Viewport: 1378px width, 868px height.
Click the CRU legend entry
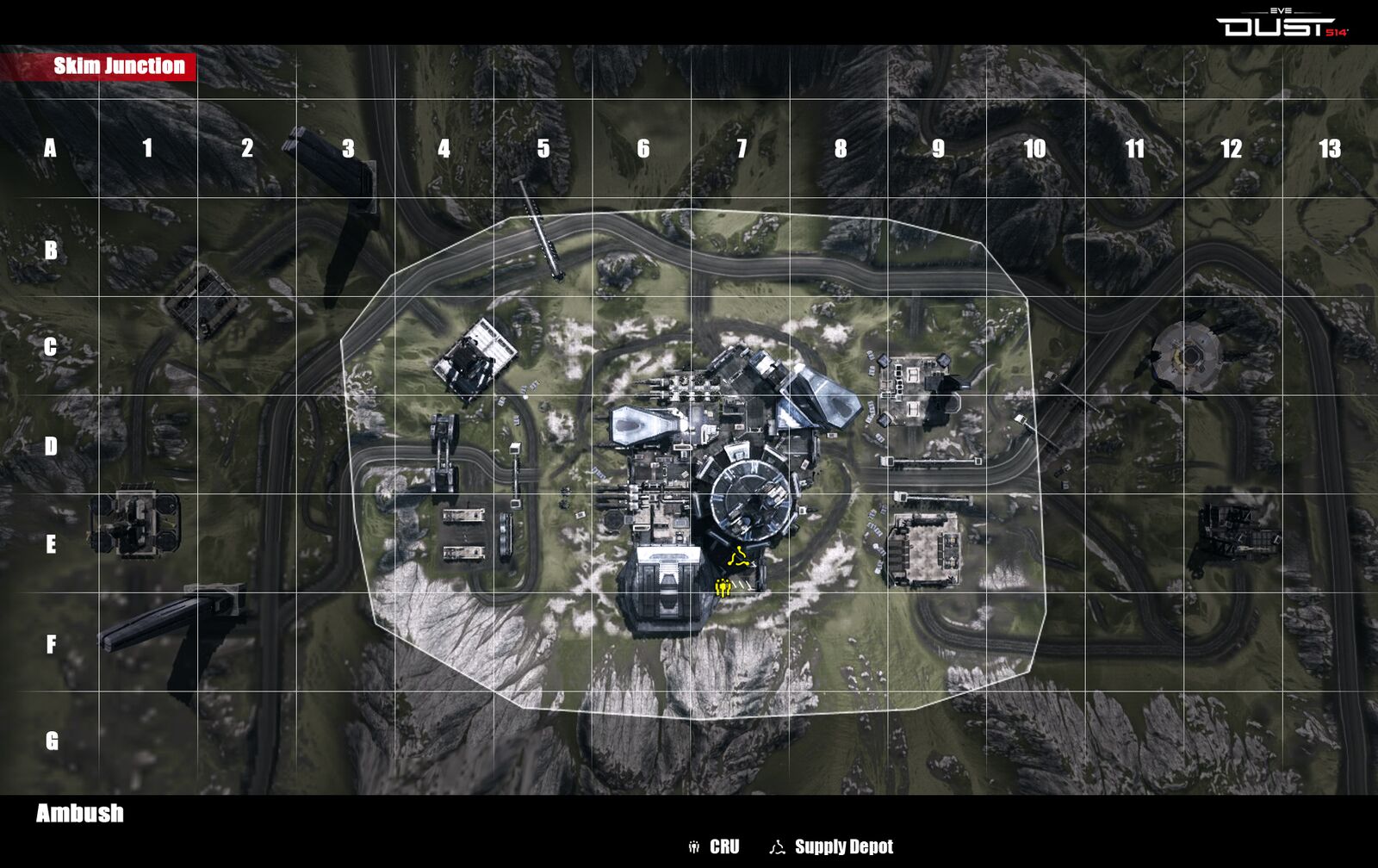714,847
